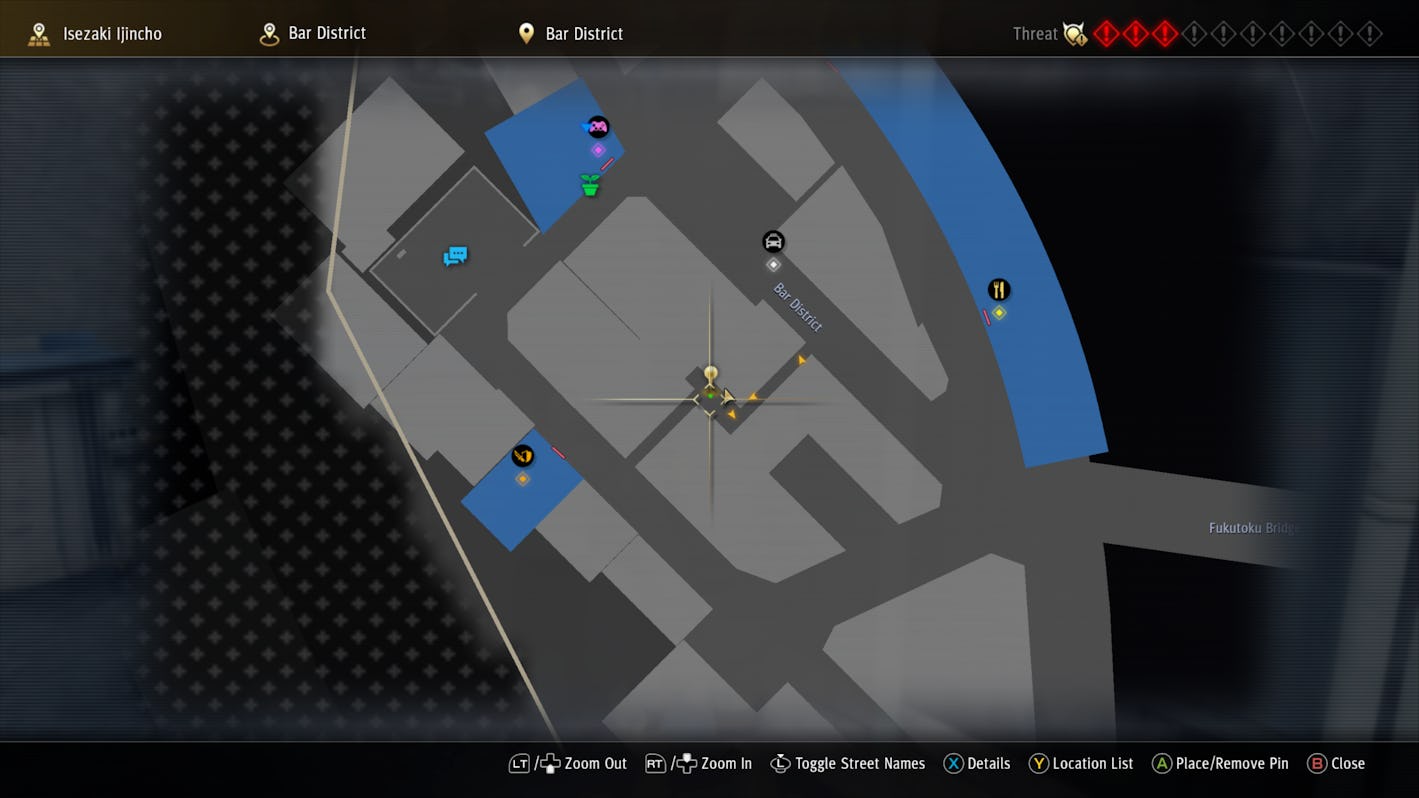Image resolution: width=1419 pixels, height=798 pixels.
Task: Select the Bar District breadcrumb label
Action: (x=327, y=33)
